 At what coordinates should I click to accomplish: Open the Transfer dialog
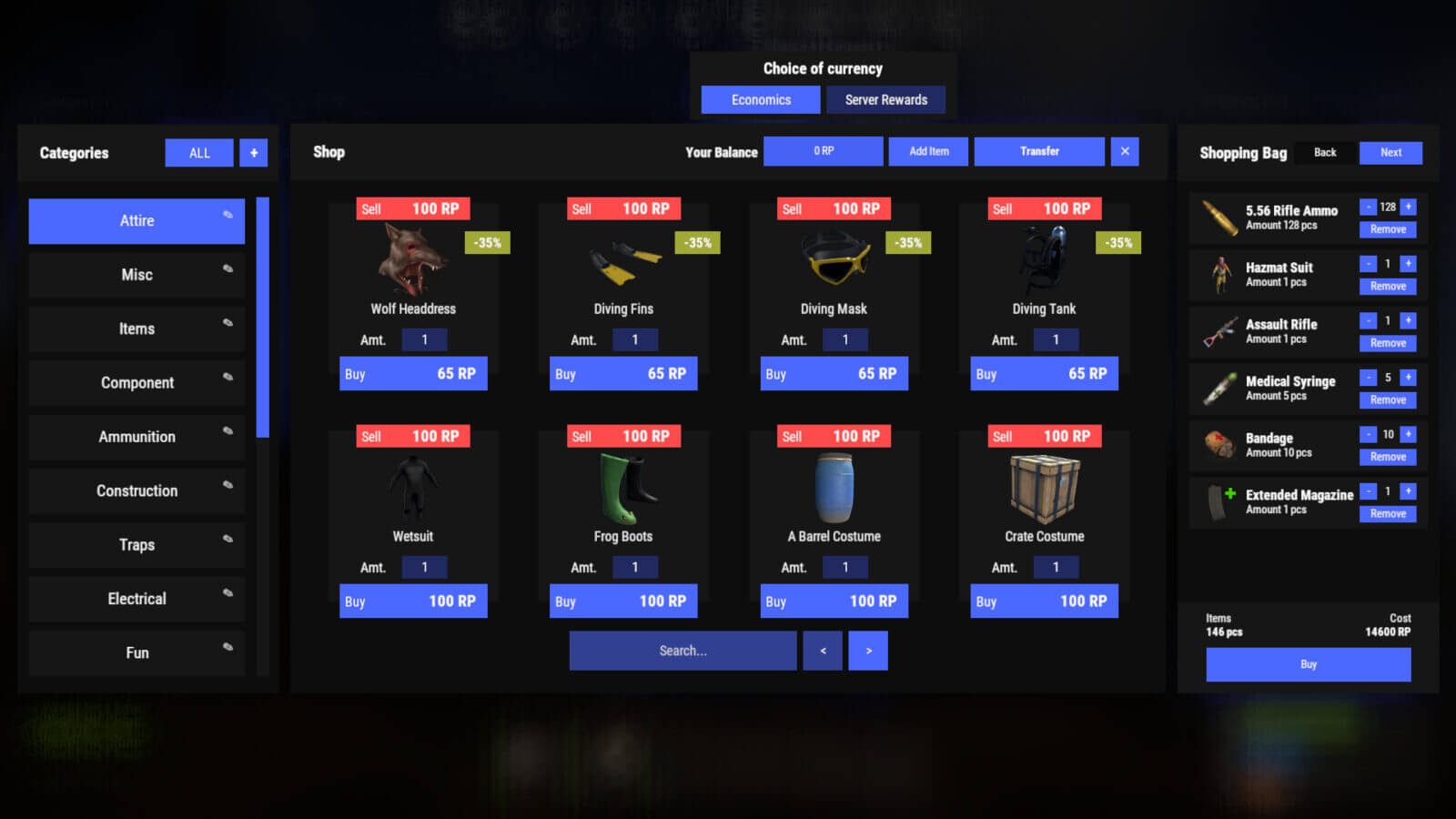pos(1039,151)
